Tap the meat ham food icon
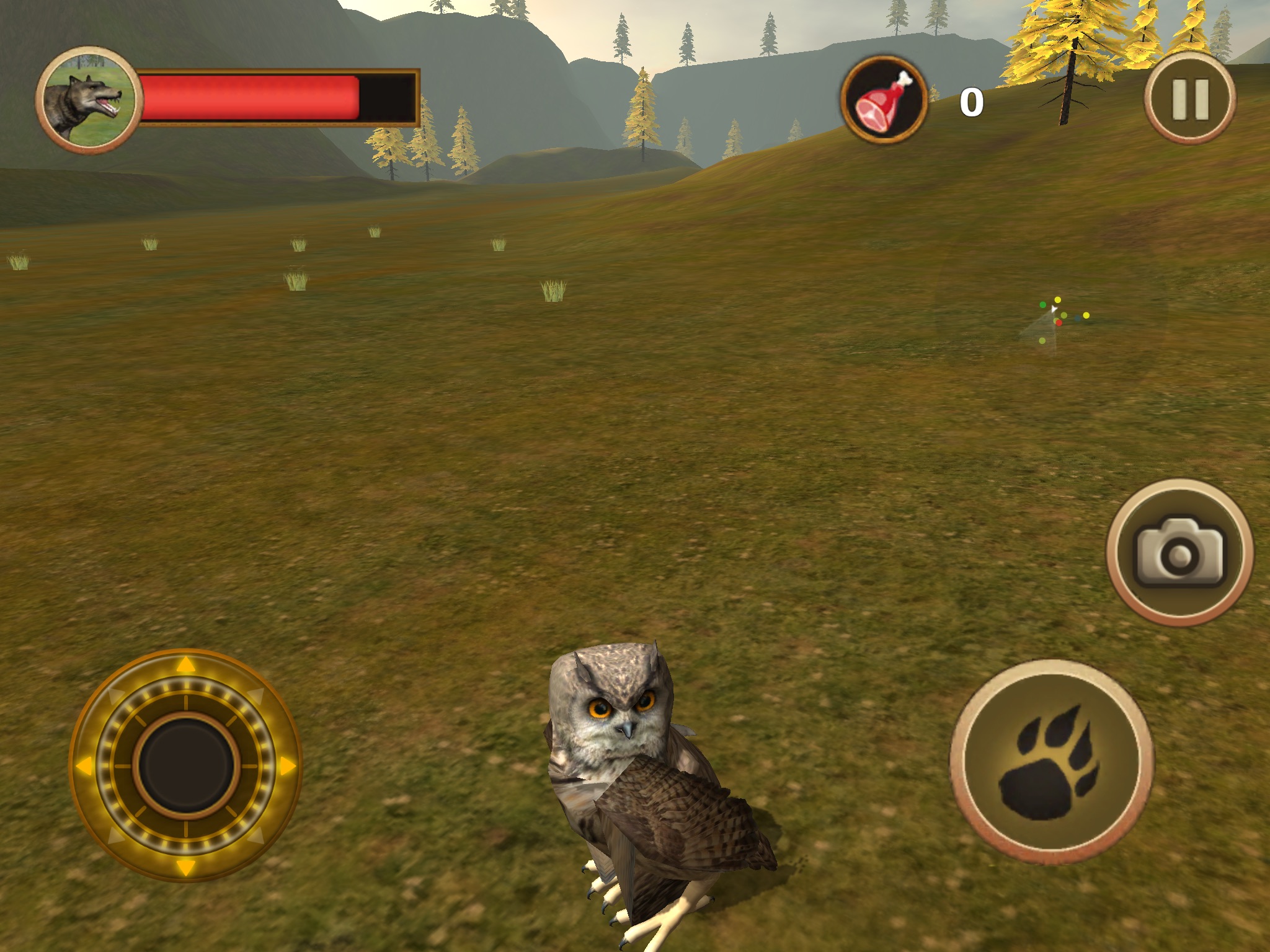The width and height of the screenshot is (1270, 952). [884, 100]
